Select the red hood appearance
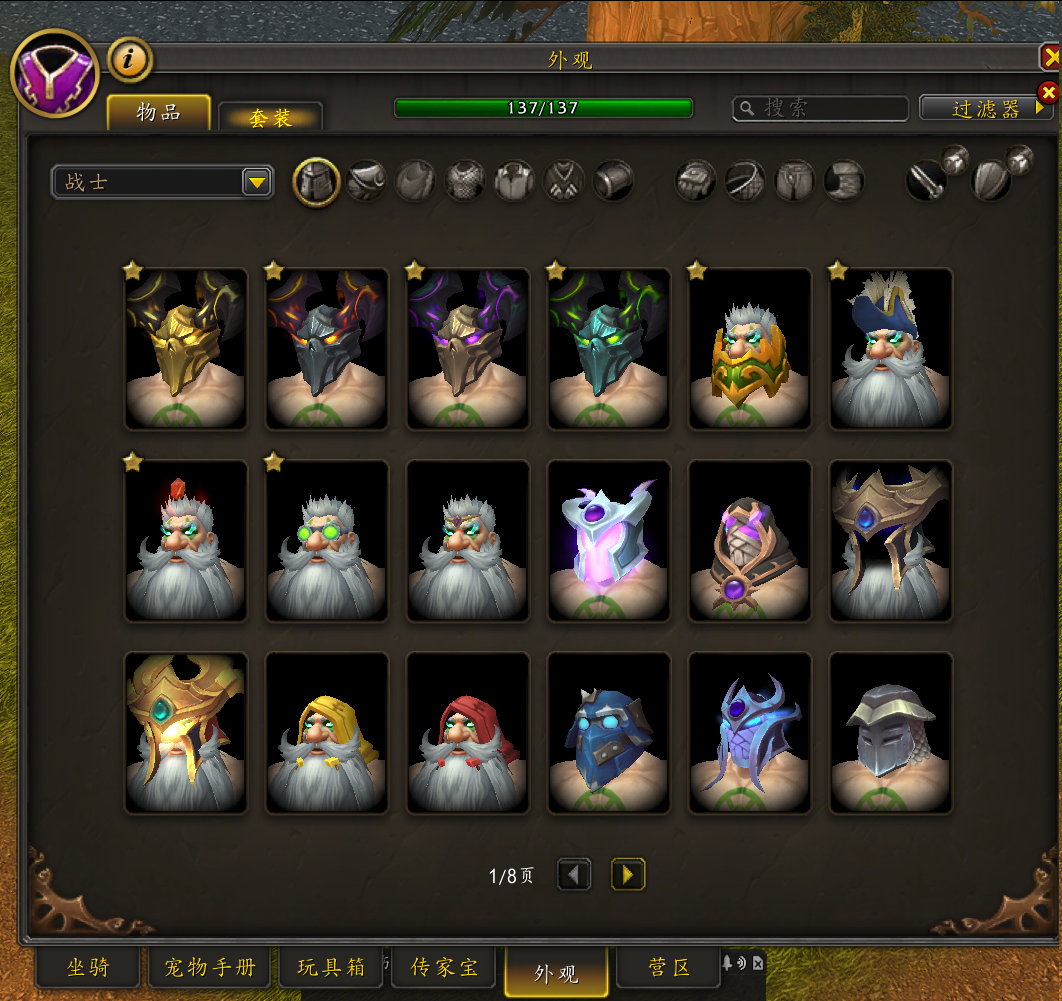The image size is (1062, 1001). 468,733
